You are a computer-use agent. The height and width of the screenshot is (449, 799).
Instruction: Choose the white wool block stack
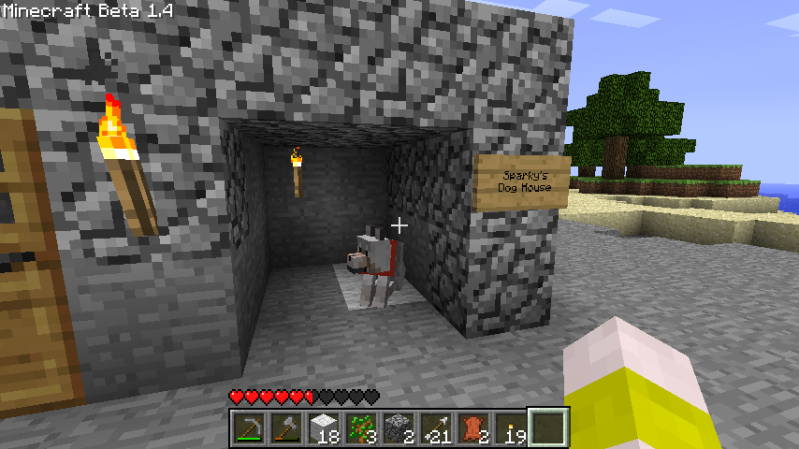323,428
